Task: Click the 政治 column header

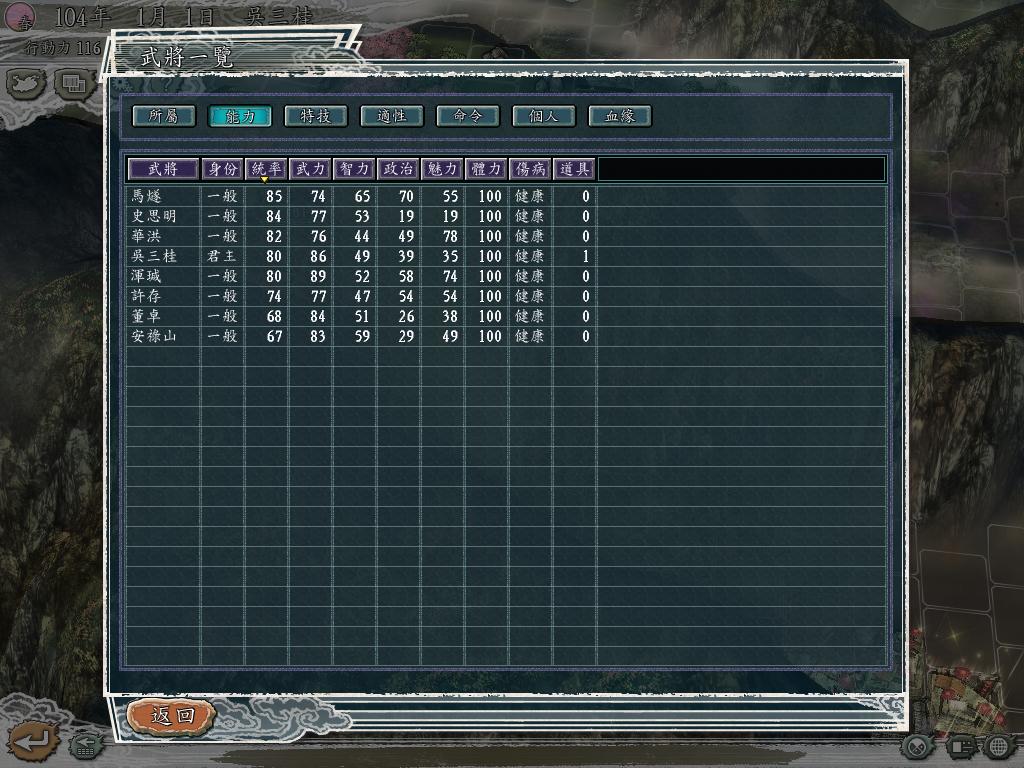Action: [x=398, y=169]
